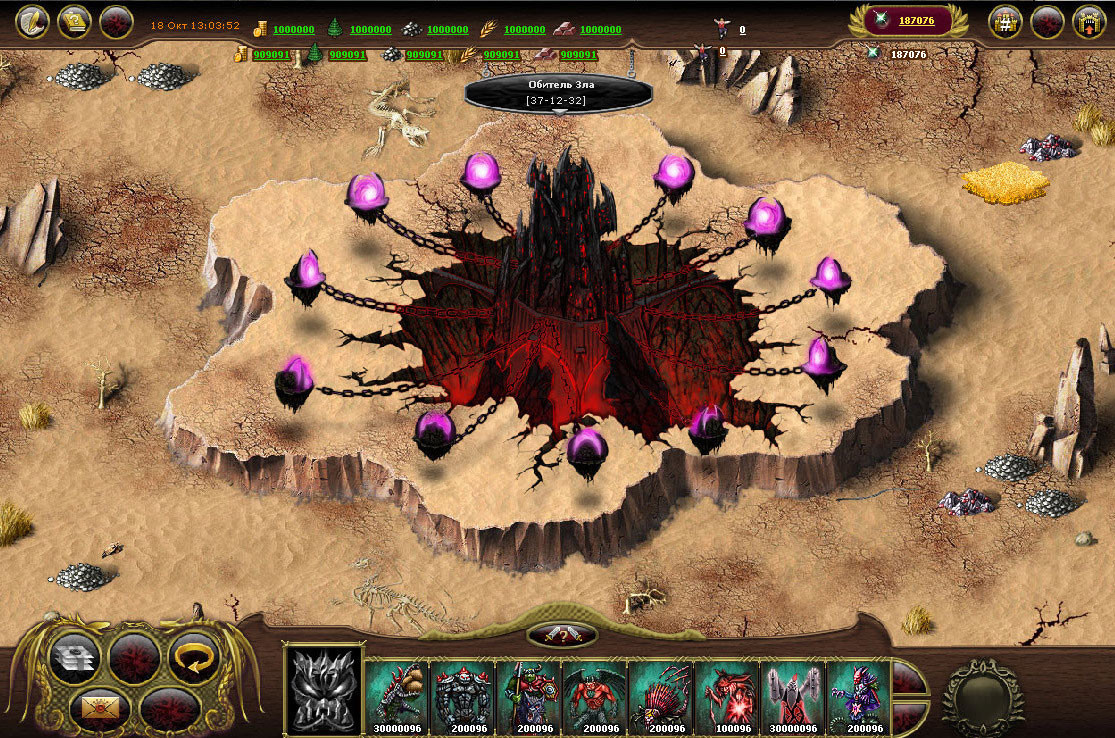
Task: Open the crystal balance 187076 panel
Action: tap(907, 20)
